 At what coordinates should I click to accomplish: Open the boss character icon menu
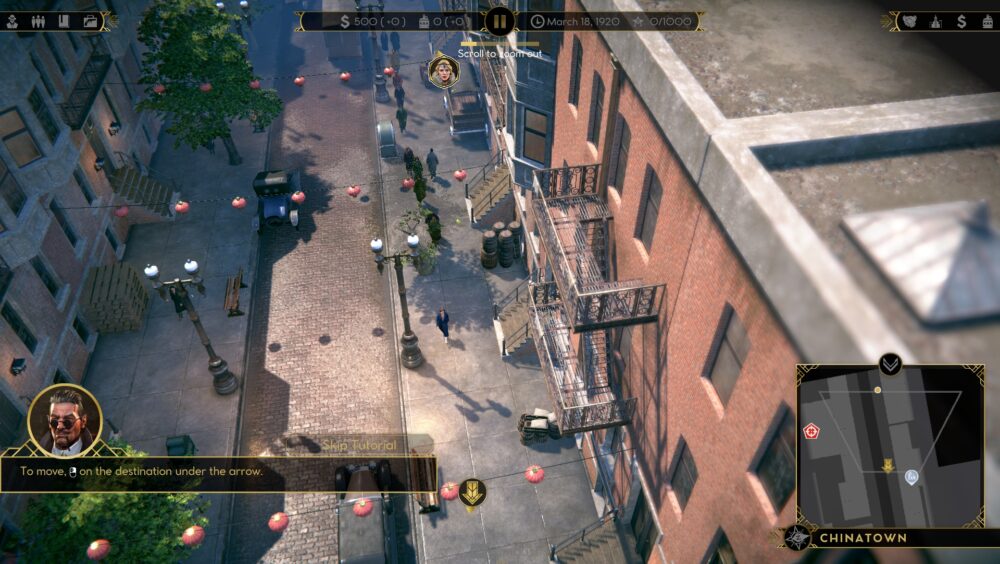[14, 20]
